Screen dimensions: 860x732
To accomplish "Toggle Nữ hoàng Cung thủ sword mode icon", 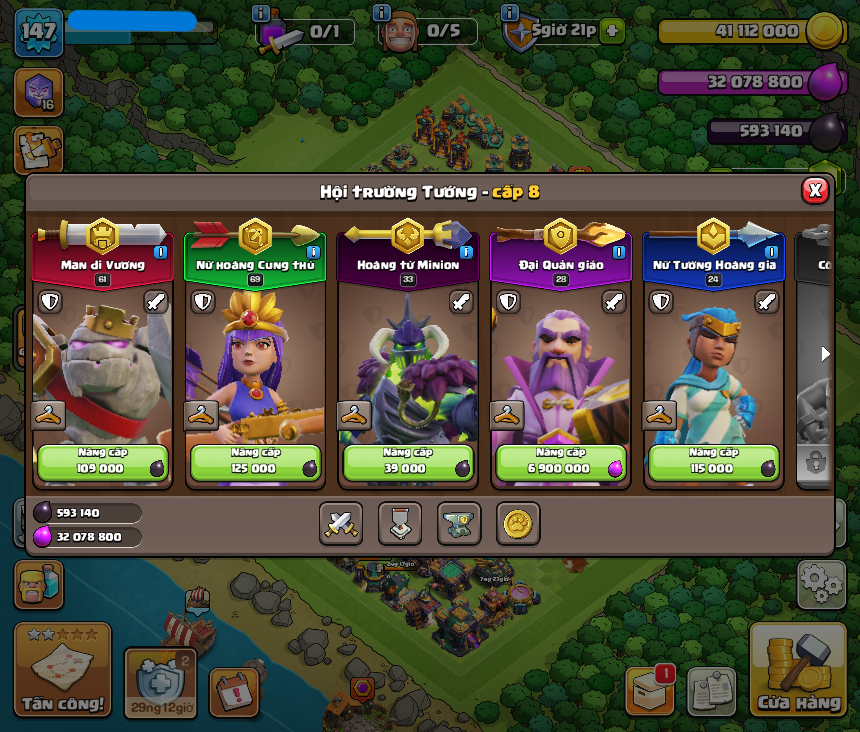I will (x=308, y=301).
